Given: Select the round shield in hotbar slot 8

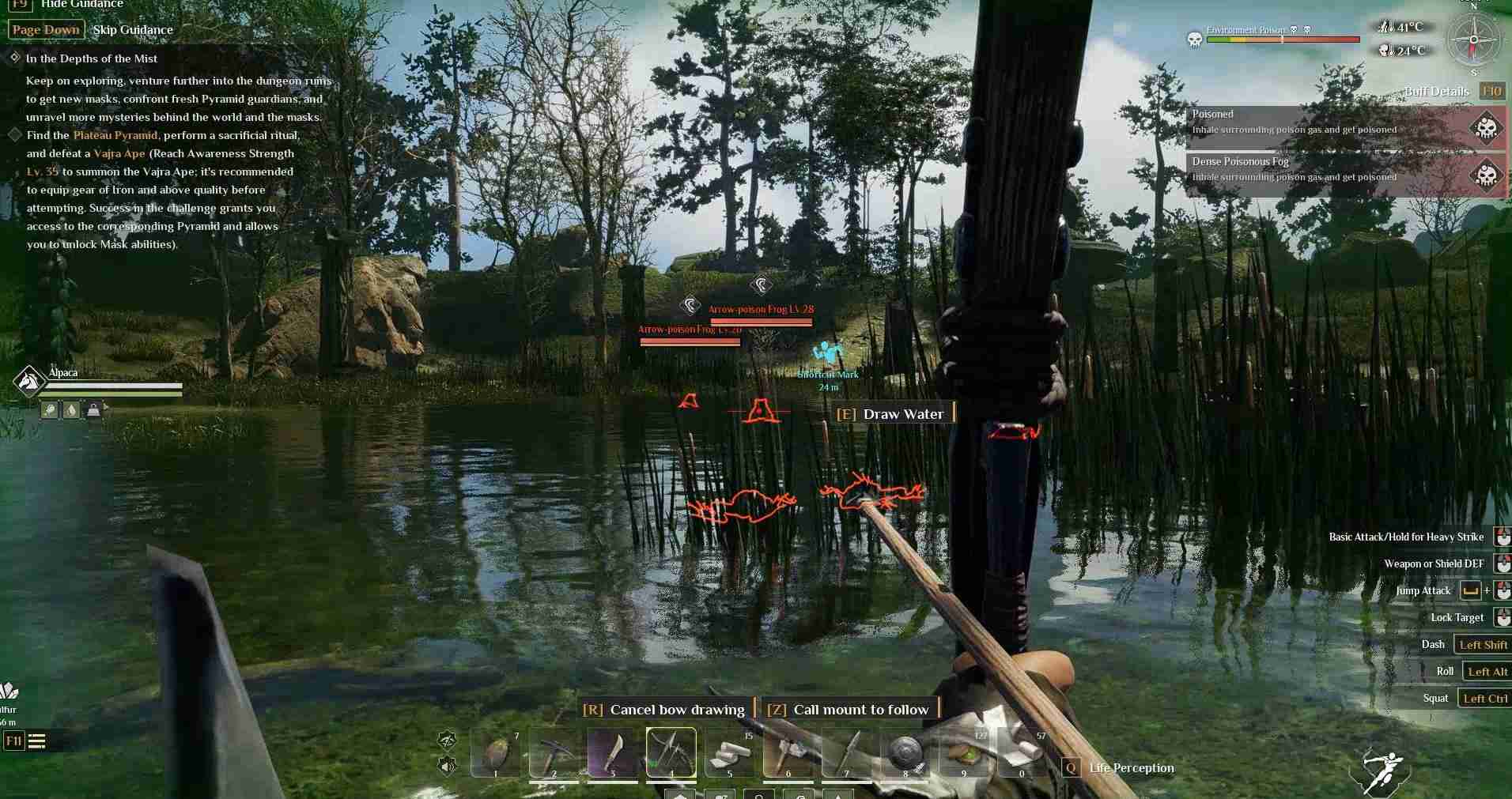Looking at the screenshot, I should tap(905, 752).
